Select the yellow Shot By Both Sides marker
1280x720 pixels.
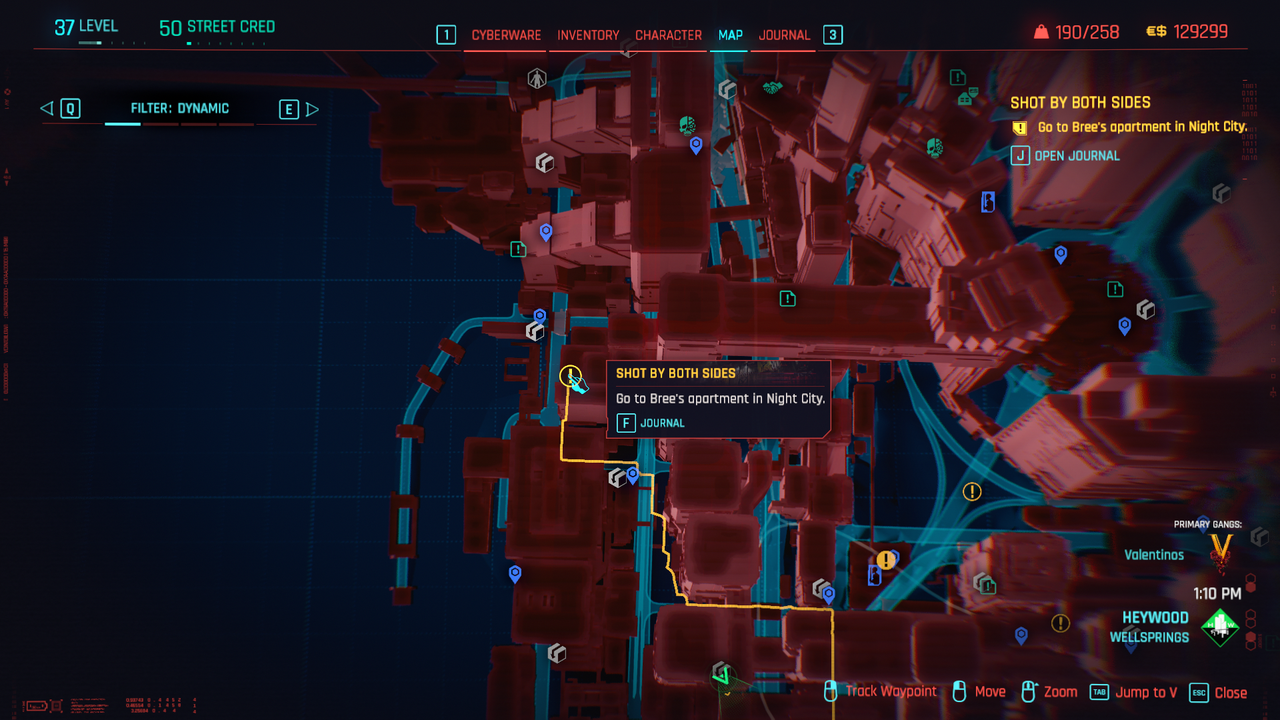570,376
